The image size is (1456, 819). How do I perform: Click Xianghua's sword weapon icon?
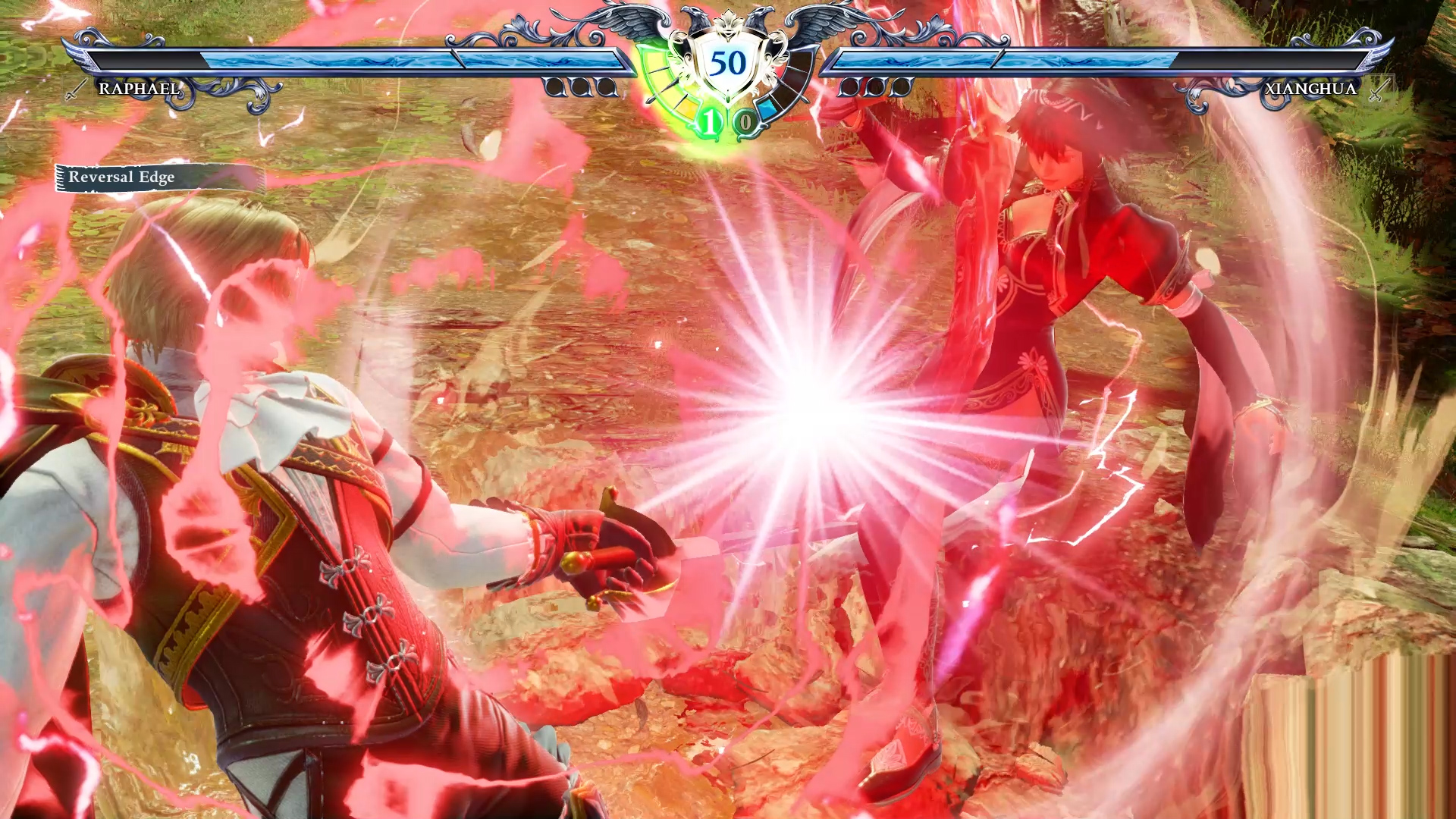pyautogui.click(x=1379, y=89)
